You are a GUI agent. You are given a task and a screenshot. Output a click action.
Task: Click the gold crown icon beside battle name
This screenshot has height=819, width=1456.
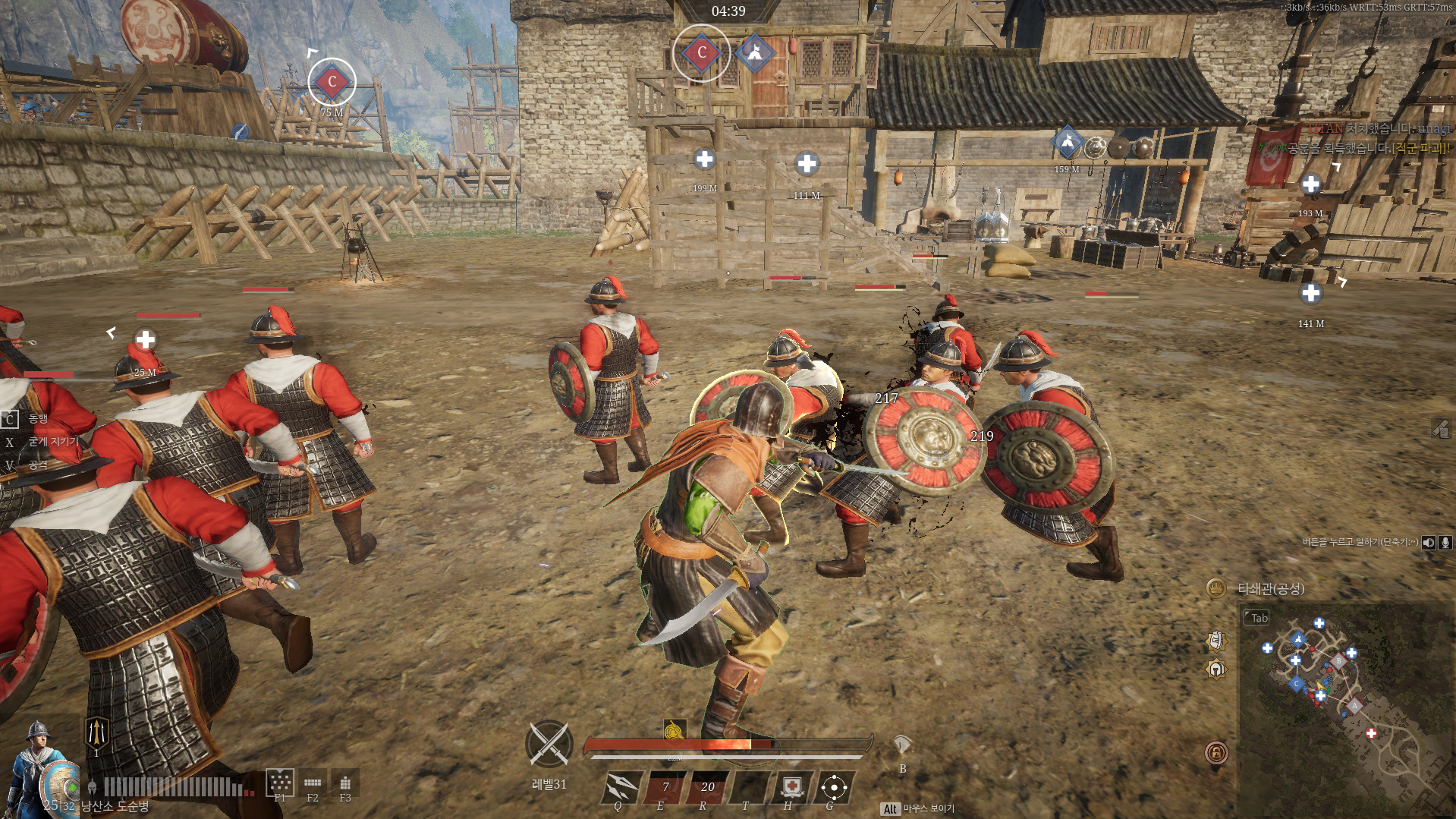click(1215, 588)
